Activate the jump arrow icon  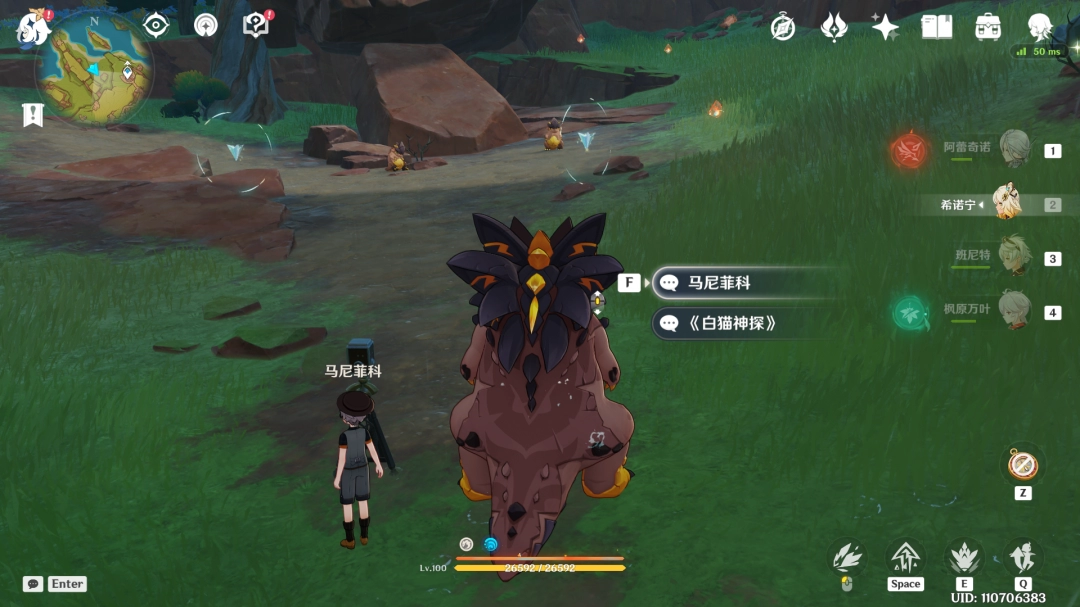tap(905, 557)
